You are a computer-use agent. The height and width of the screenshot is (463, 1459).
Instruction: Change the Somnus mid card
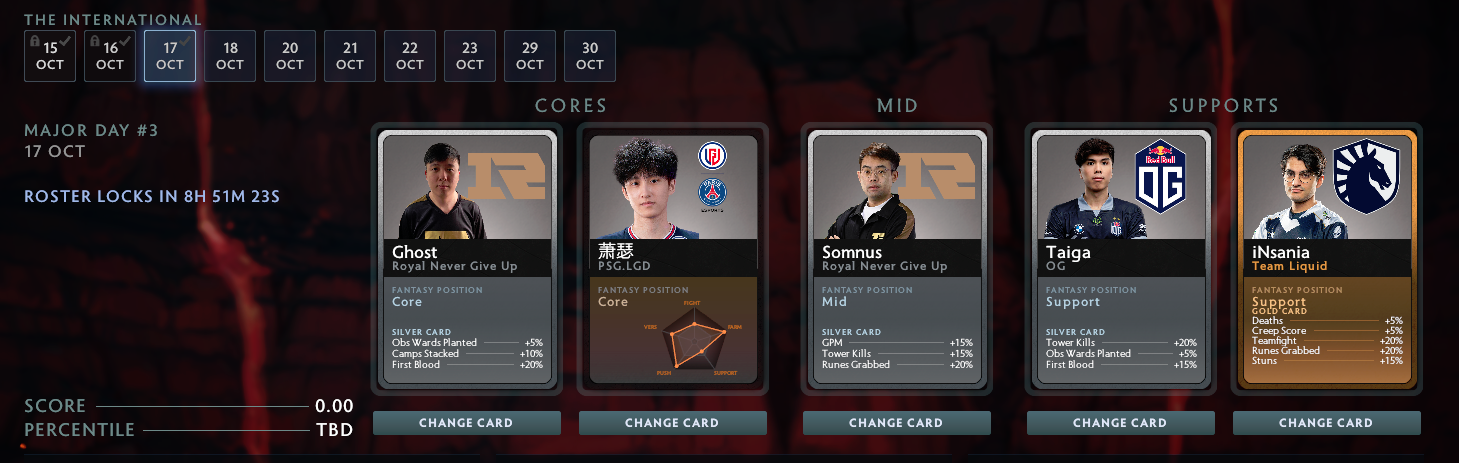click(896, 423)
